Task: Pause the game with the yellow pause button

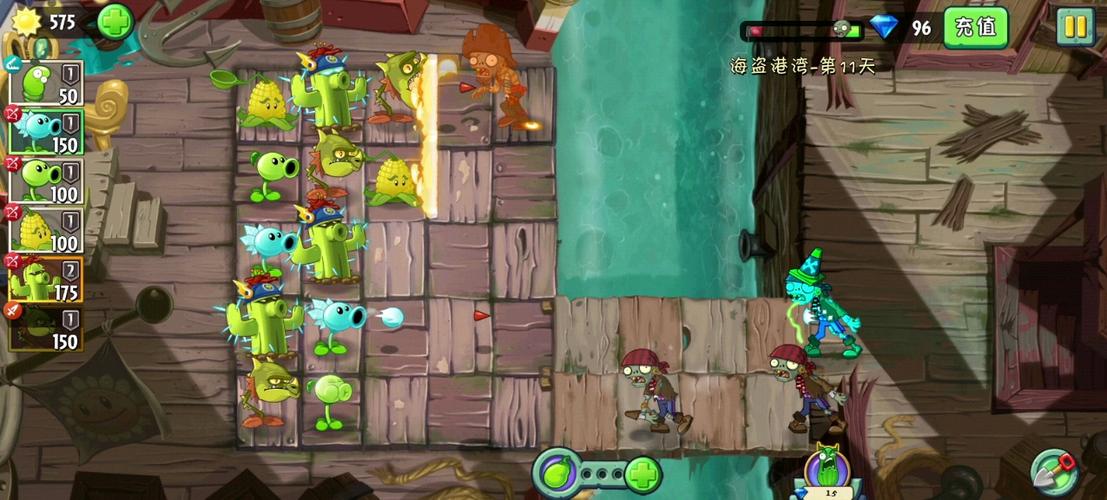Action: 1075,27
